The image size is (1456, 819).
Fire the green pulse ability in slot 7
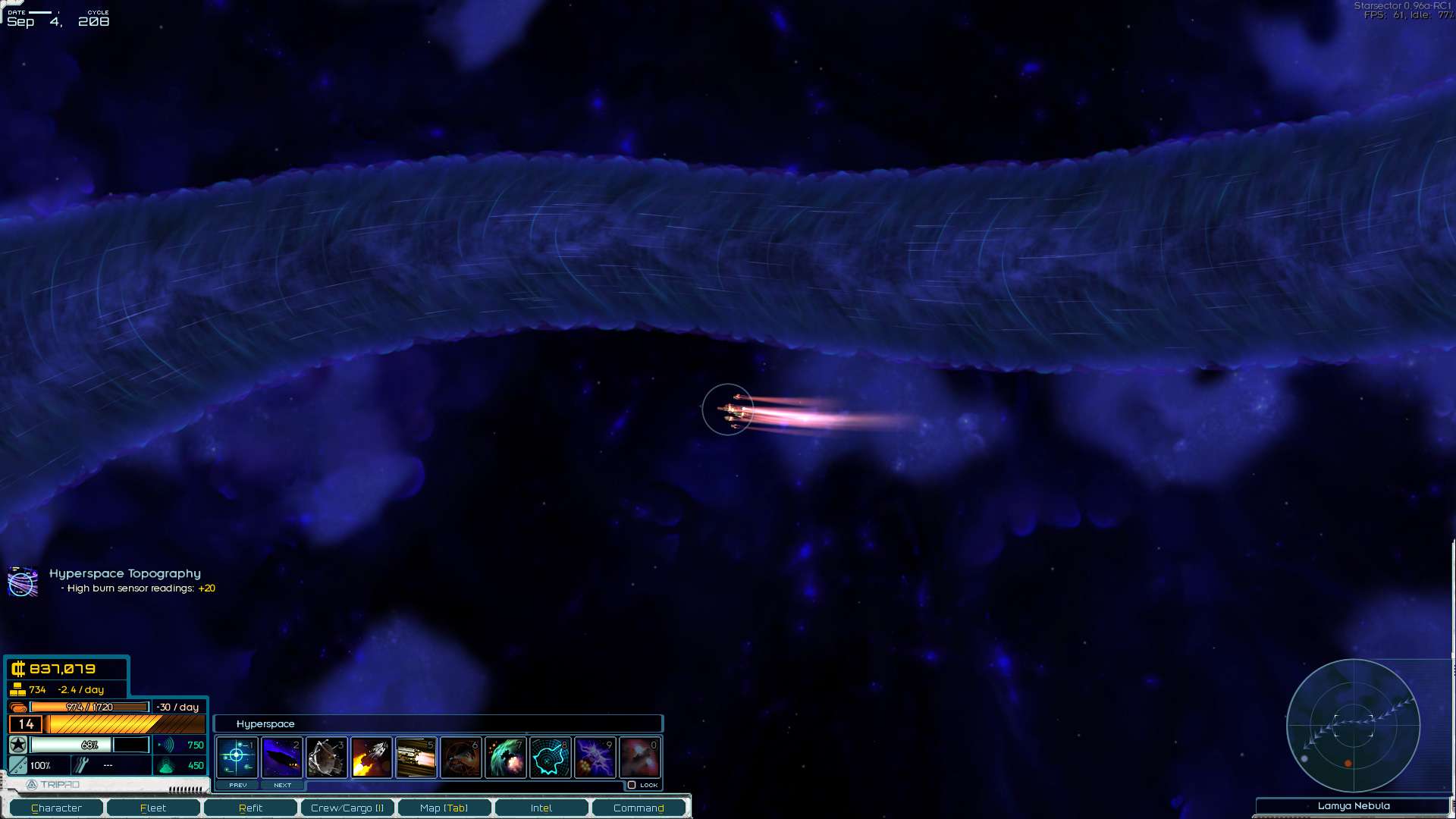[x=506, y=757]
